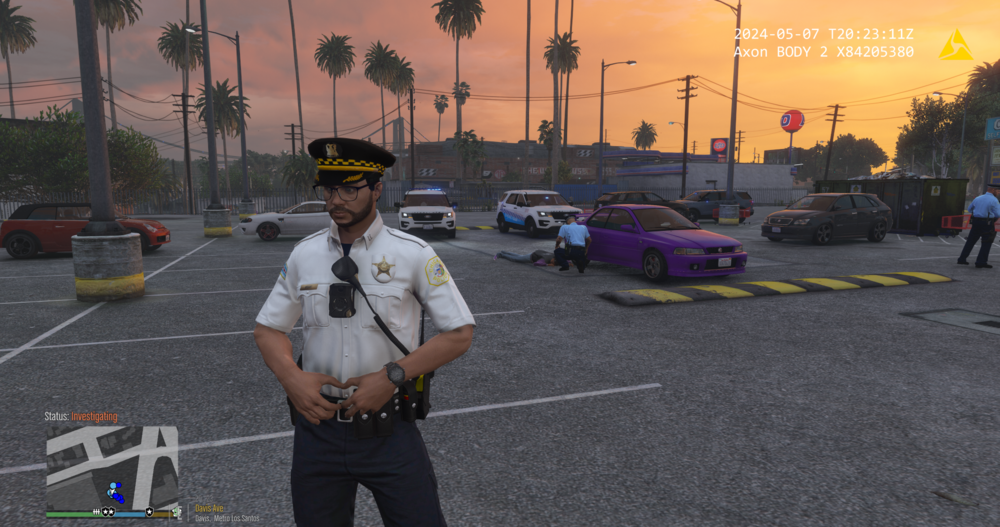1000x527 pixels.
Task: Click the Davis Ave street label
Action: [x=209, y=508]
